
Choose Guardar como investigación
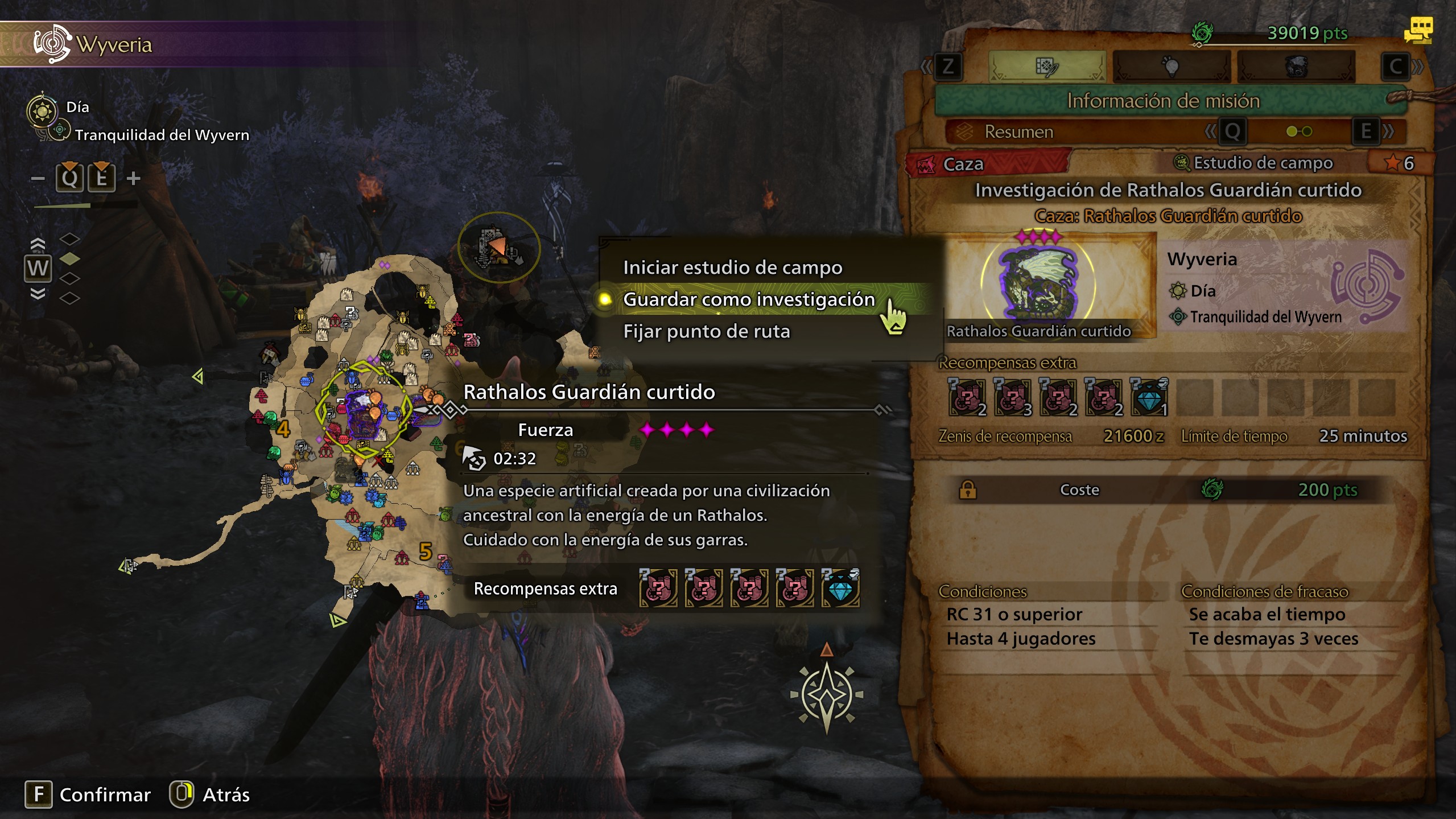click(x=749, y=299)
